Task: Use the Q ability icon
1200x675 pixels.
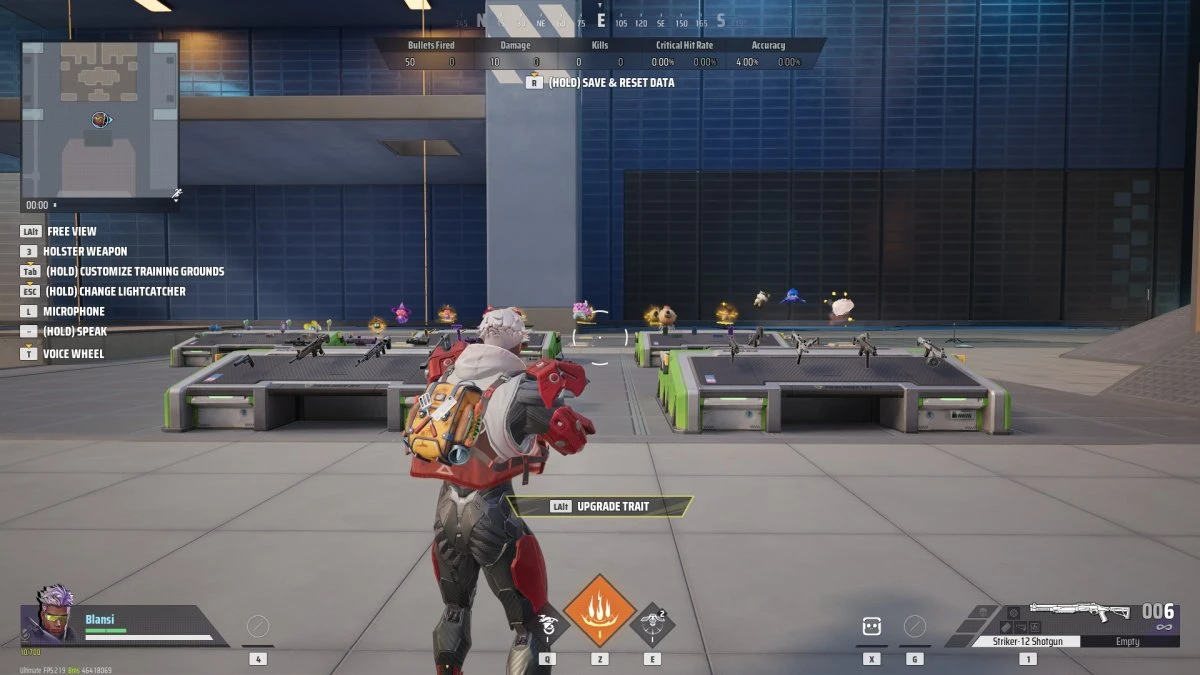Action: [548, 627]
